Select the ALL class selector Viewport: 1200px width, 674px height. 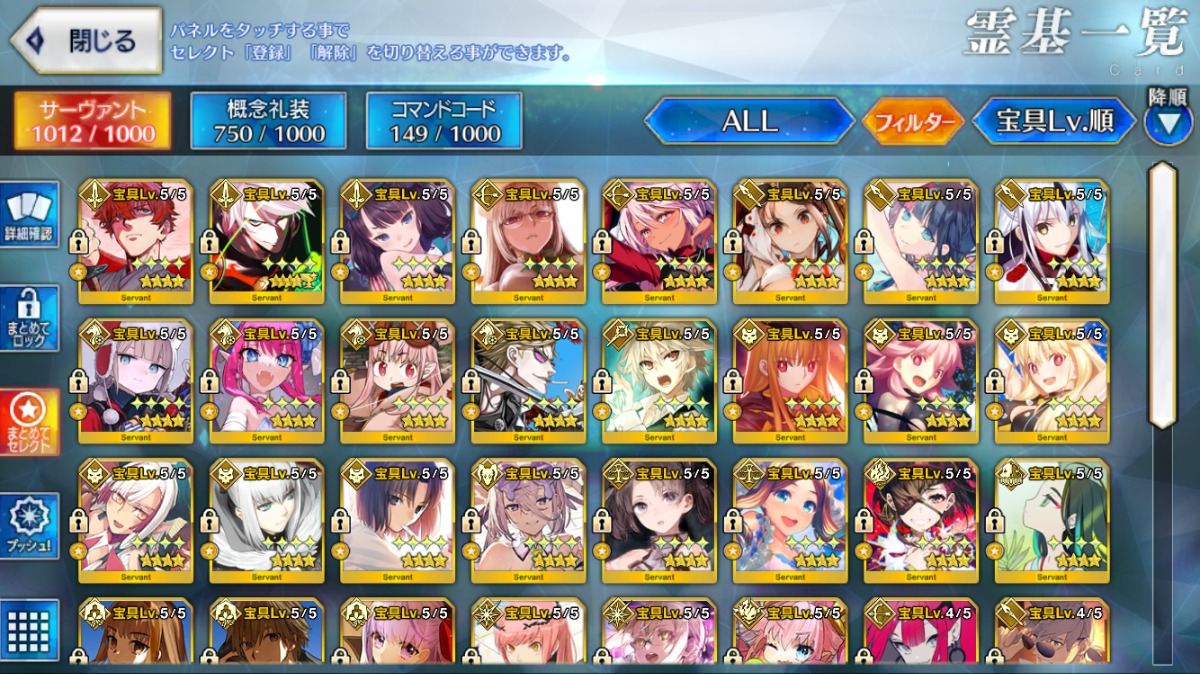(x=750, y=122)
